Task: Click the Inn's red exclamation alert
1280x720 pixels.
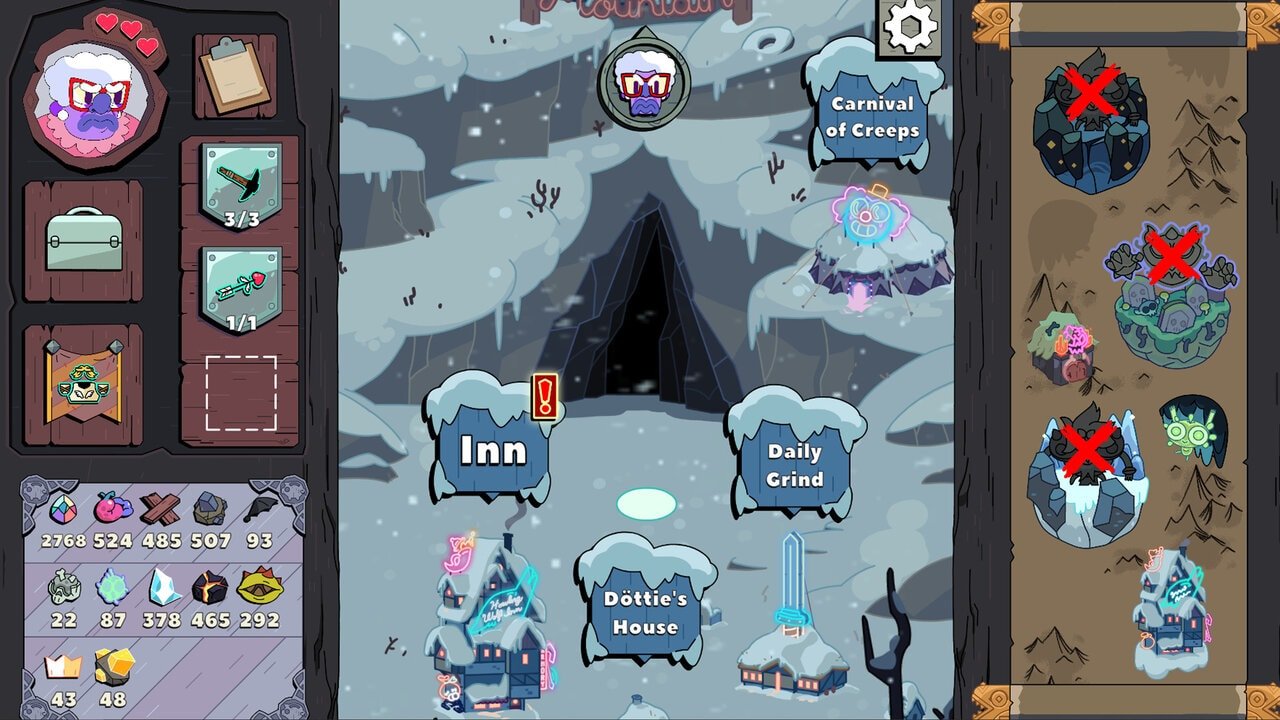Action: pos(544,397)
